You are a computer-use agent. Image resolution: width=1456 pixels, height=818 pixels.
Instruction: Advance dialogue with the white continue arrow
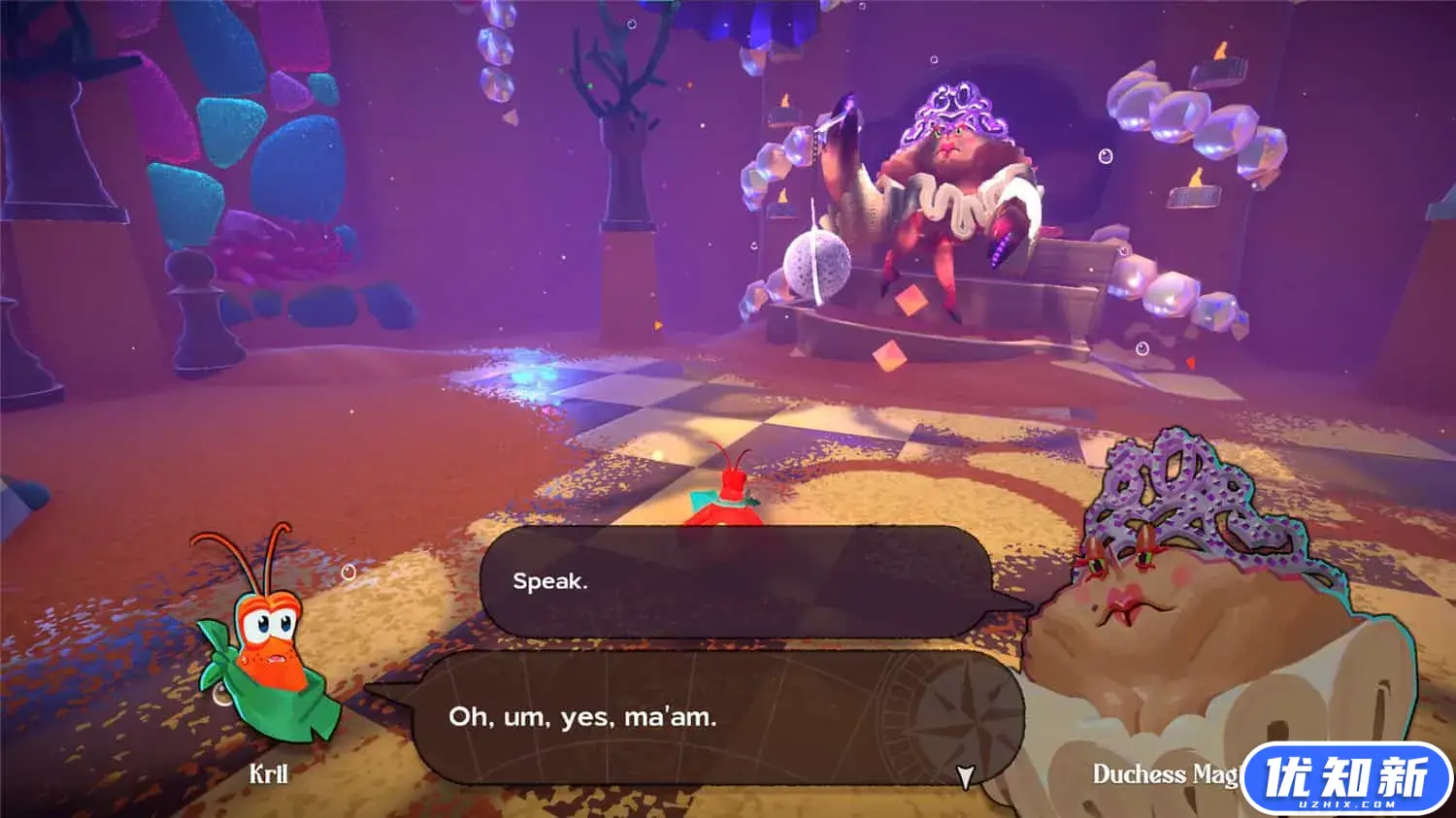tap(965, 775)
